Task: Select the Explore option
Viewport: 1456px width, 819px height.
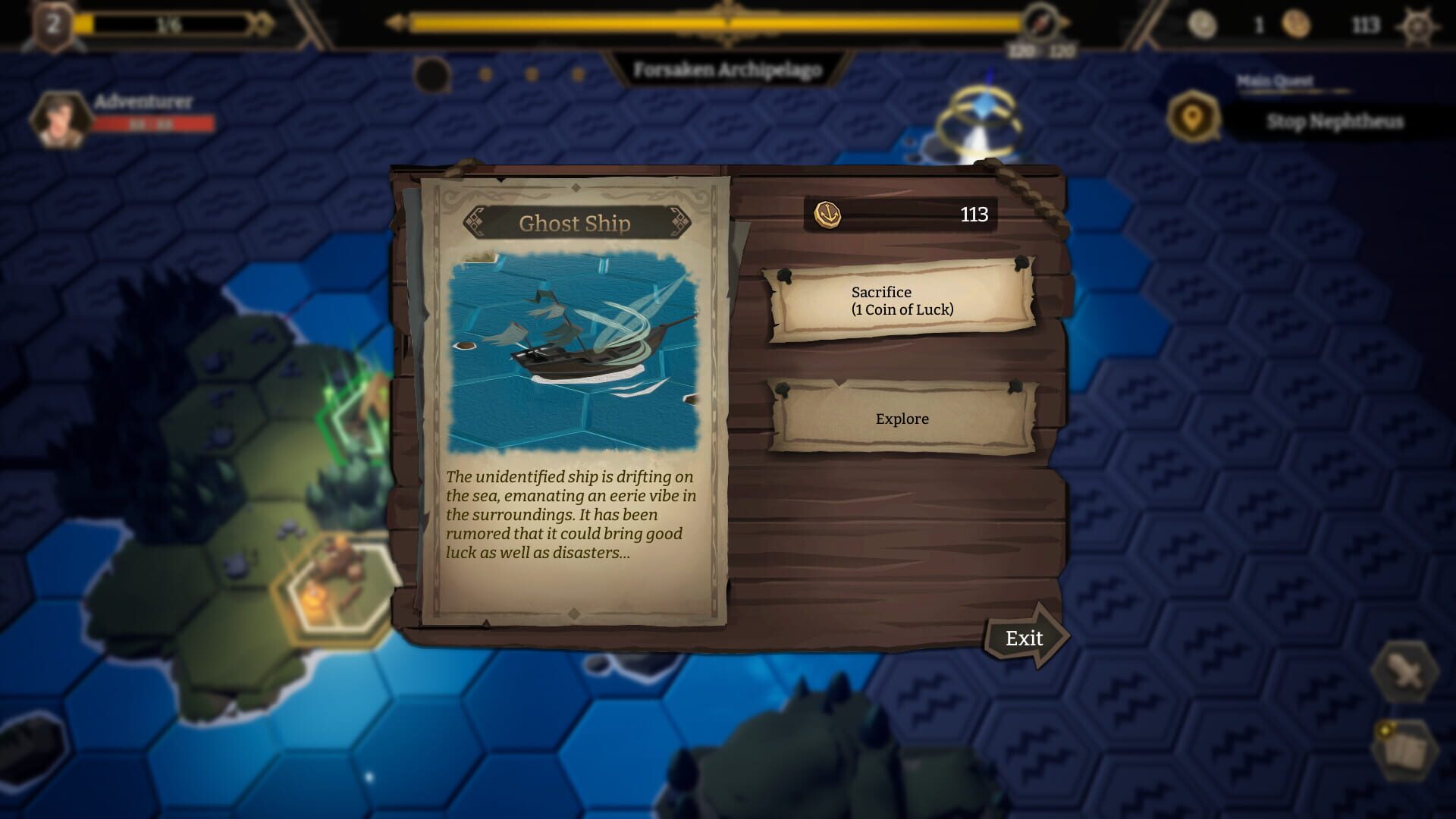Action: point(902,419)
